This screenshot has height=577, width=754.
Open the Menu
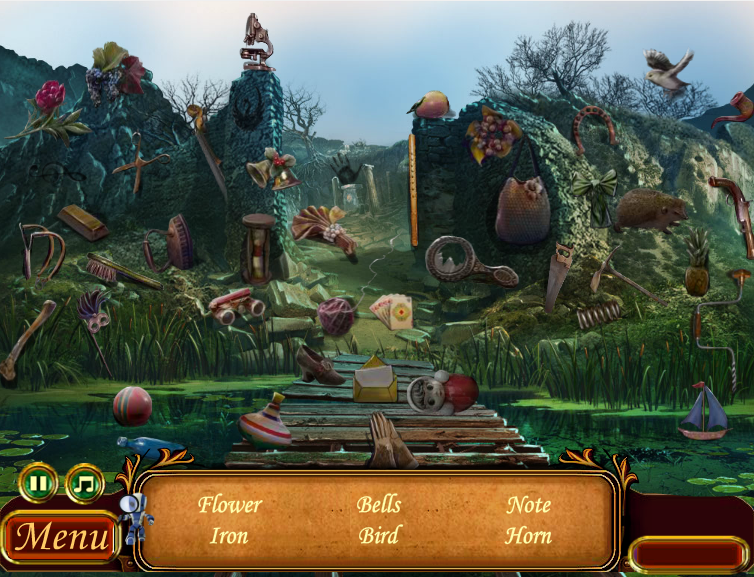[60, 538]
